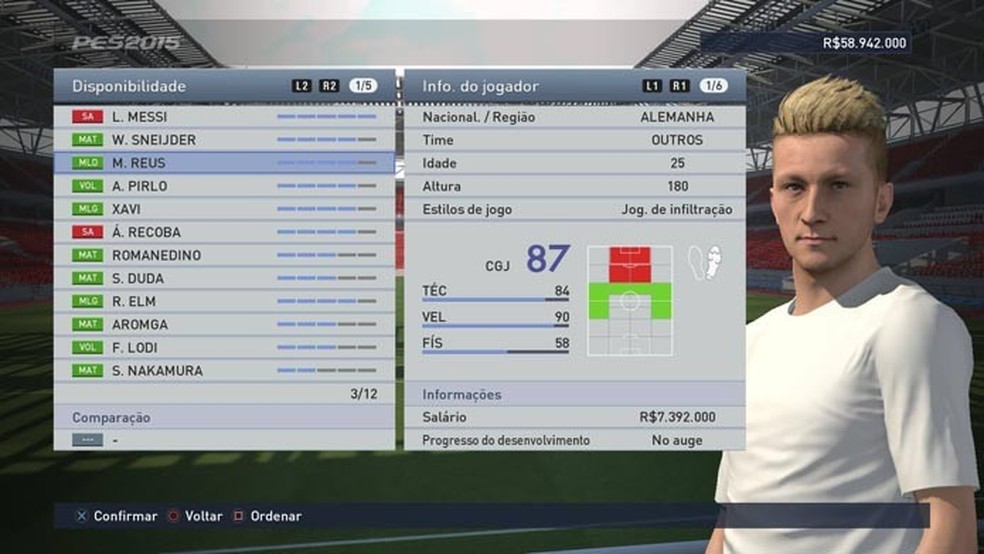Viewport: 984px width, 554px height.
Task: Pick A. Pirlo from the list
Action: (224, 186)
